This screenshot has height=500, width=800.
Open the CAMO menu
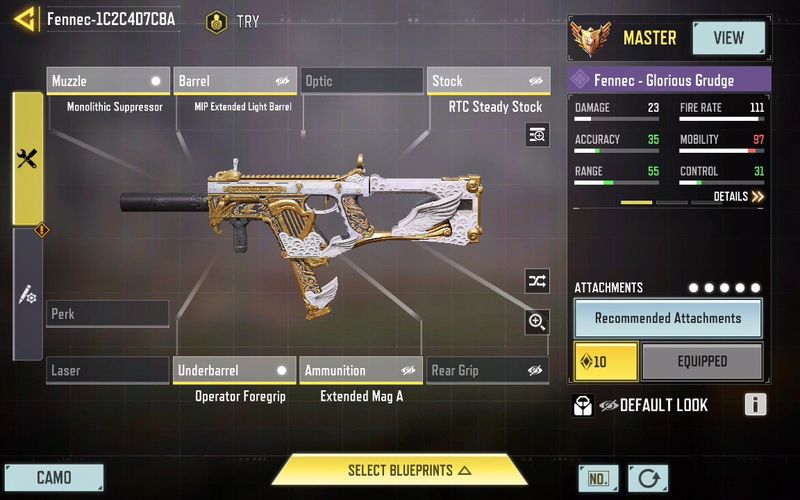pos(54,477)
